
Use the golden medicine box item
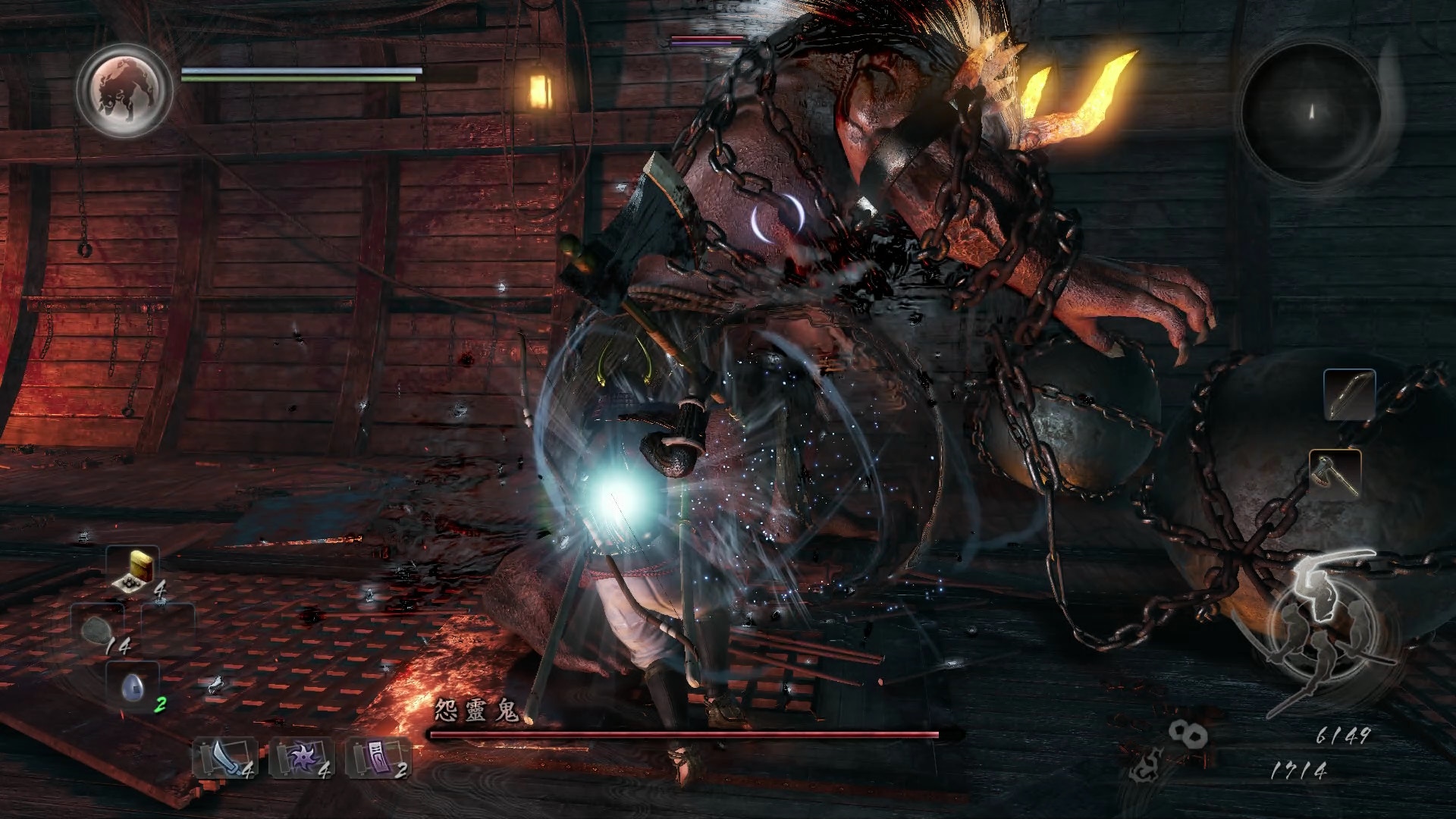[x=133, y=569]
